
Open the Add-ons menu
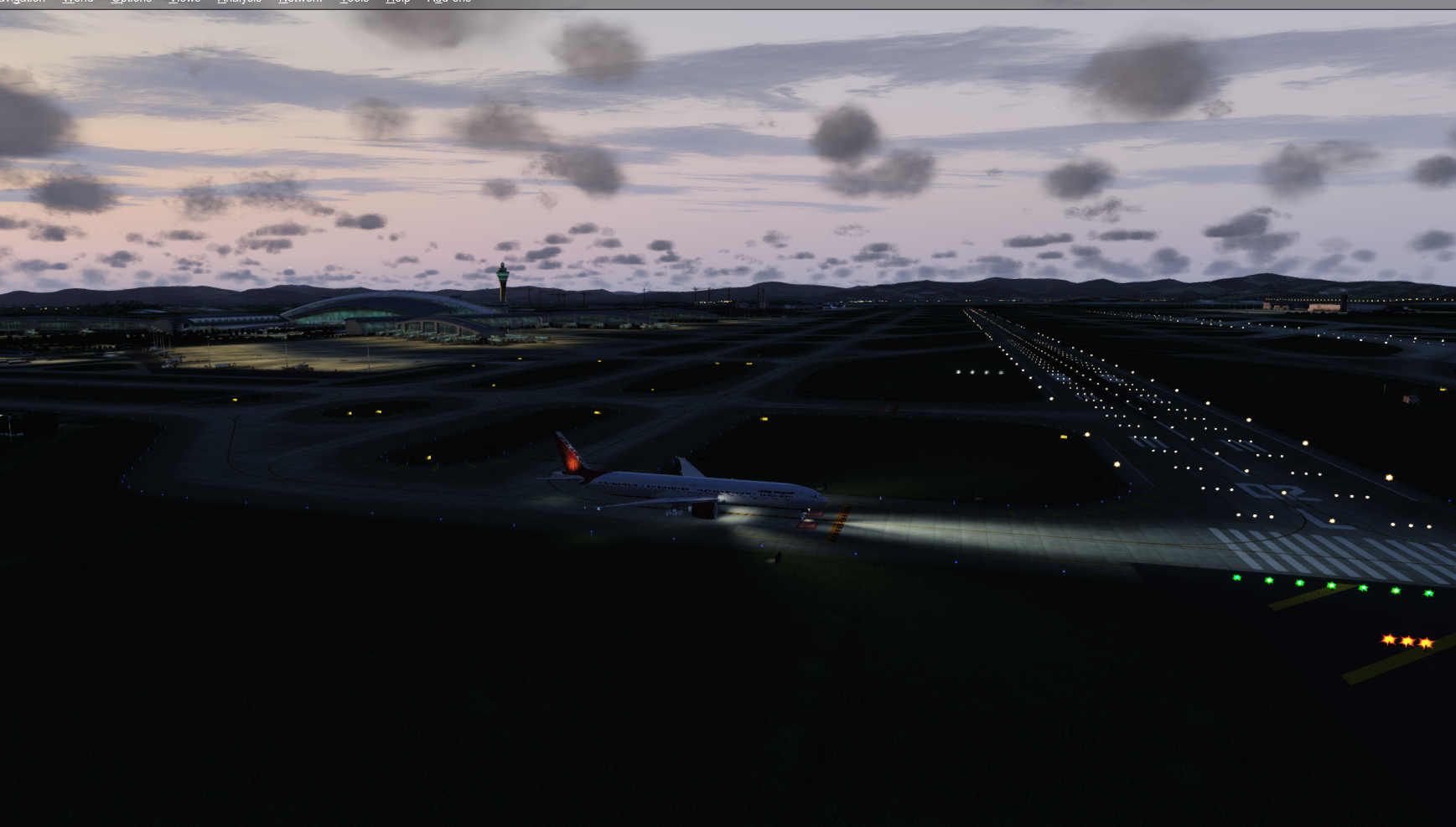tap(448, 3)
